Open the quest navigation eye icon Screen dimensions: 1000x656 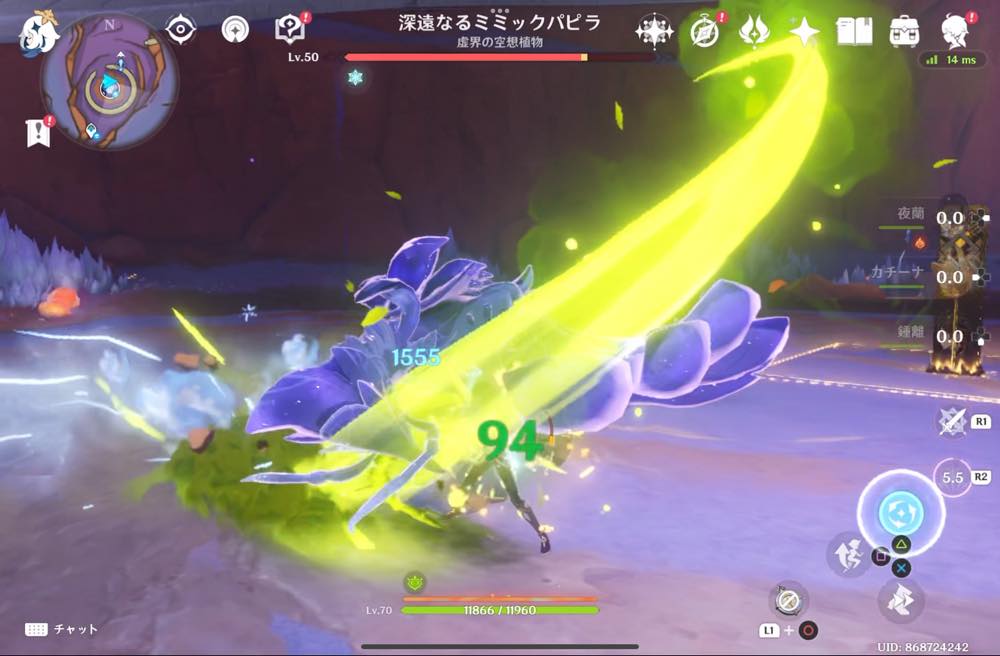(x=180, y=29)
